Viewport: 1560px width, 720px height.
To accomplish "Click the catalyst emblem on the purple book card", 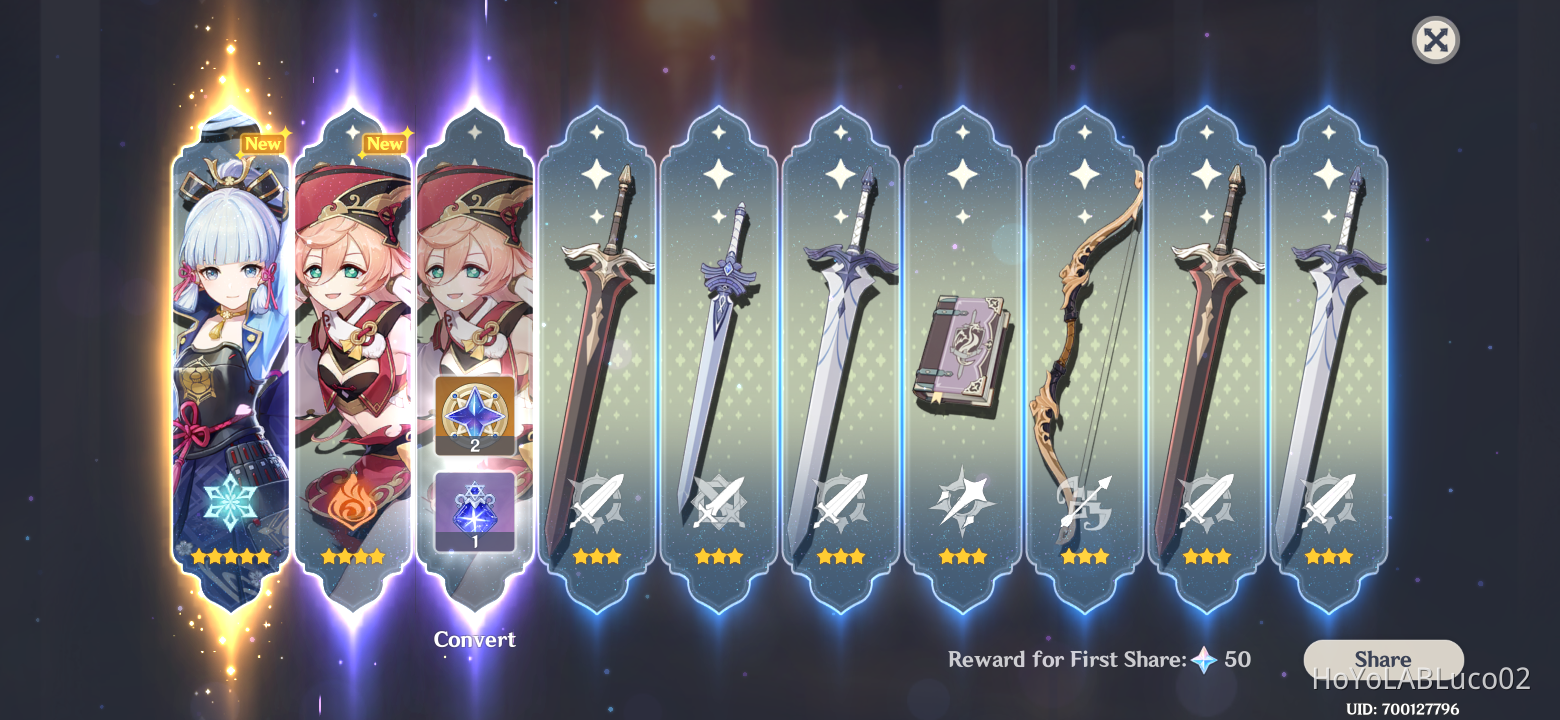I will coord(962,500).
